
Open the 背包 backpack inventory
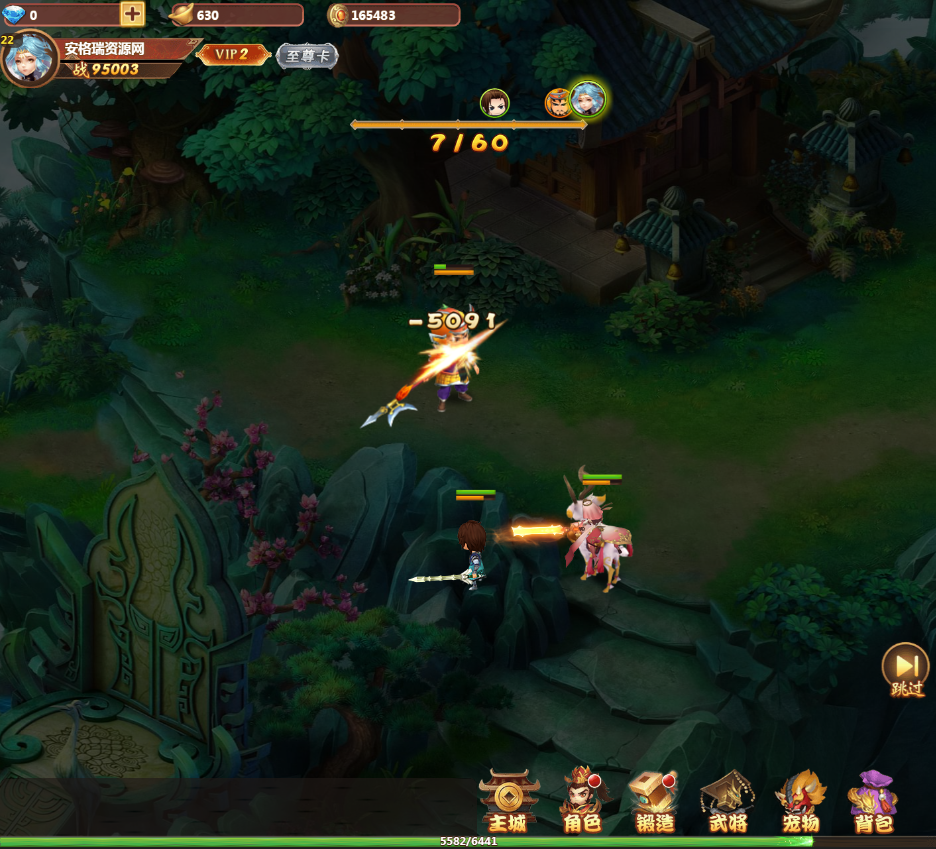[x=873, y=802]
